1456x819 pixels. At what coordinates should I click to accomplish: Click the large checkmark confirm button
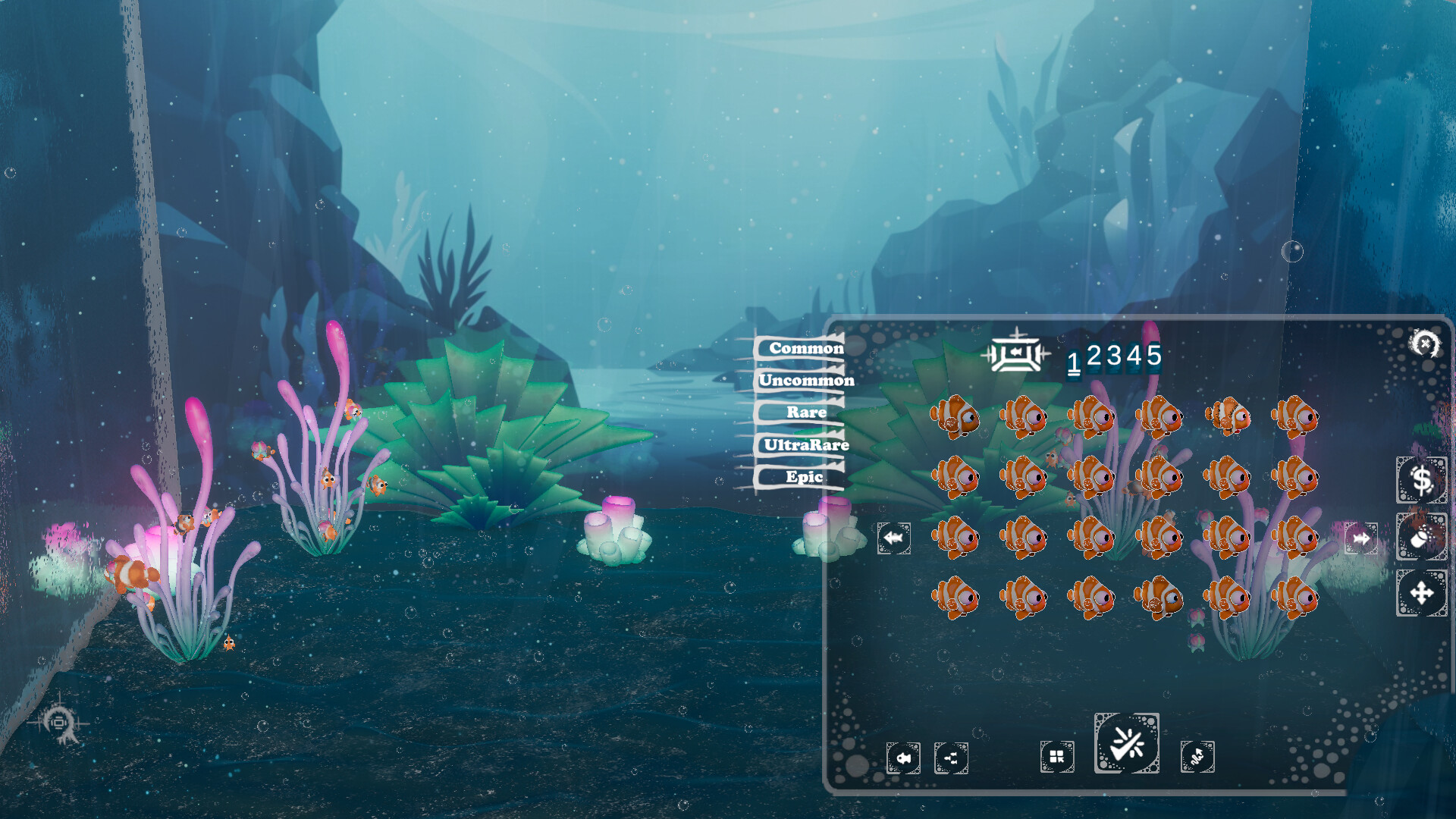1127,744
